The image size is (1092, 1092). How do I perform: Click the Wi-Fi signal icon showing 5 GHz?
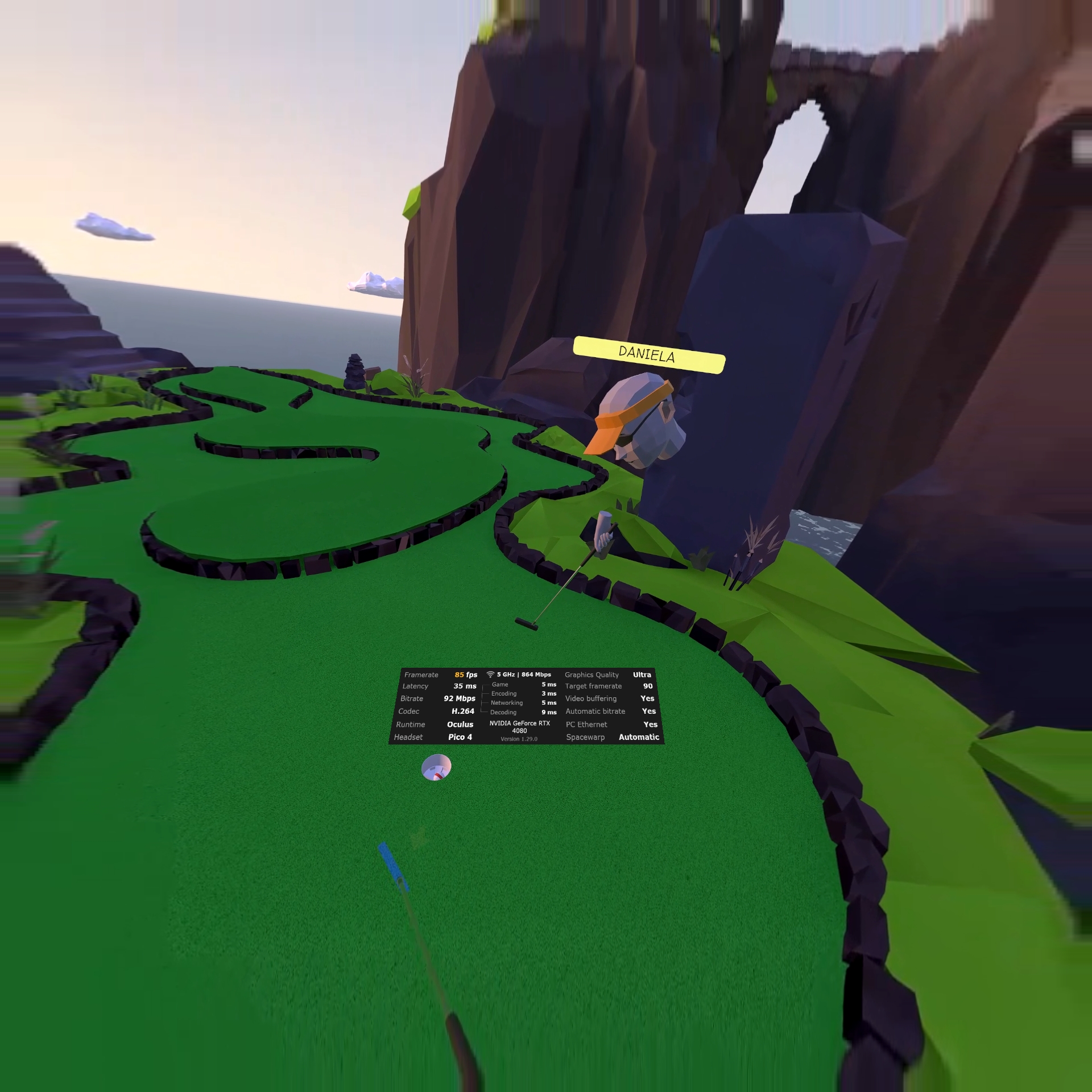(x=491, y=675)
